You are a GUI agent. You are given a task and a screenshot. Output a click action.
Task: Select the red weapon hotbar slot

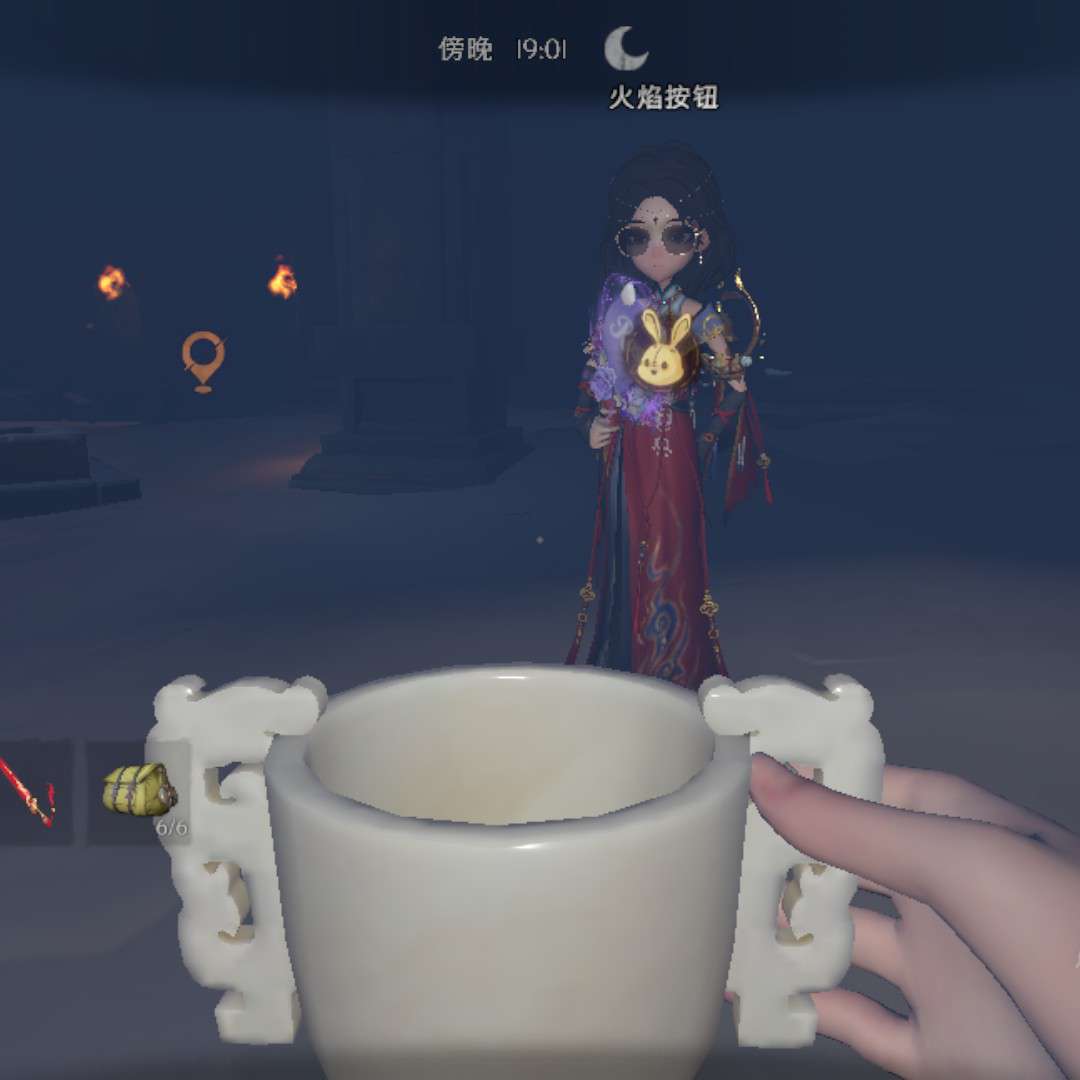[x=30, y=790]
